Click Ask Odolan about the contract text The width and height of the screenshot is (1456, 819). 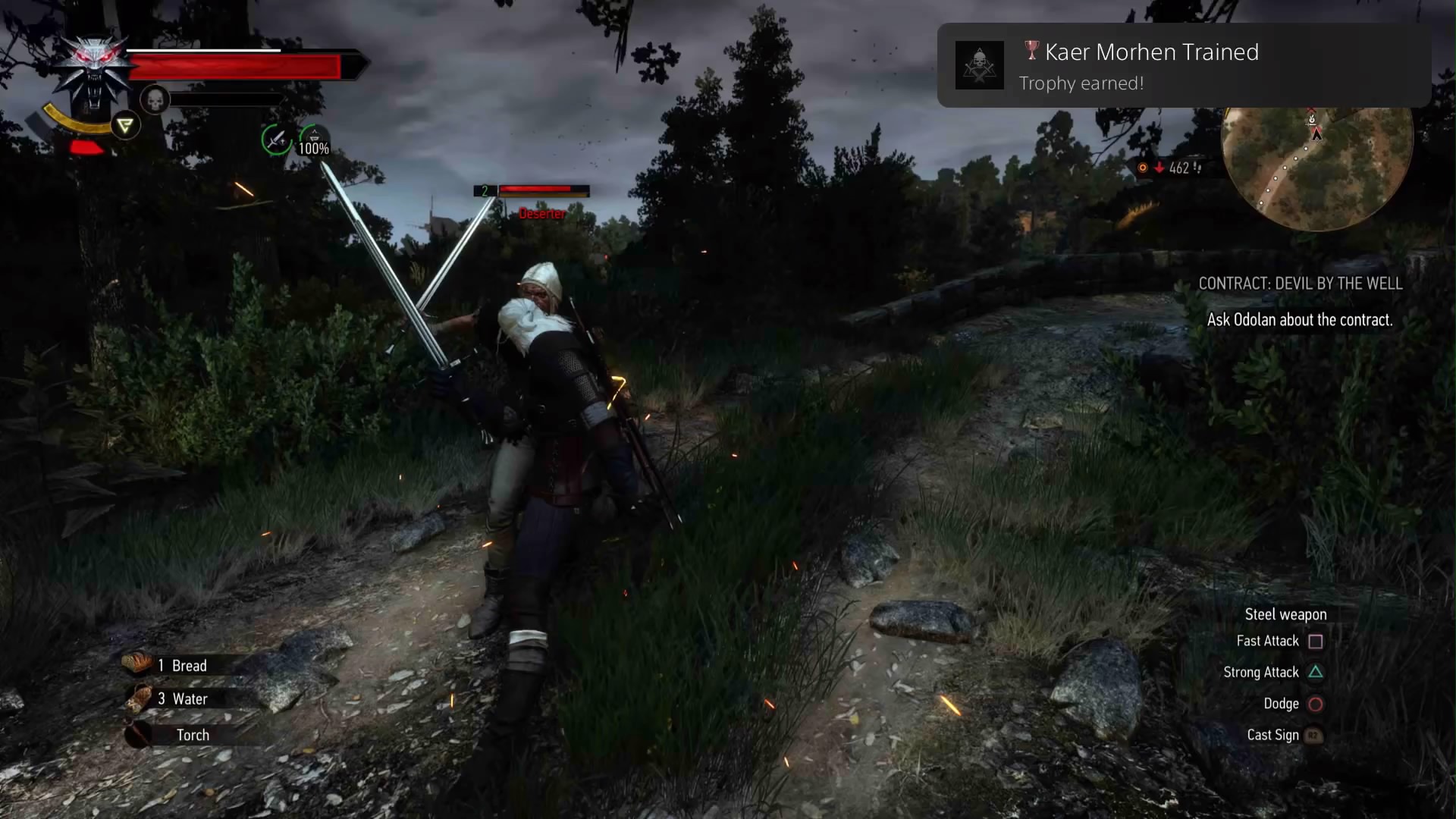[1301, 319]
